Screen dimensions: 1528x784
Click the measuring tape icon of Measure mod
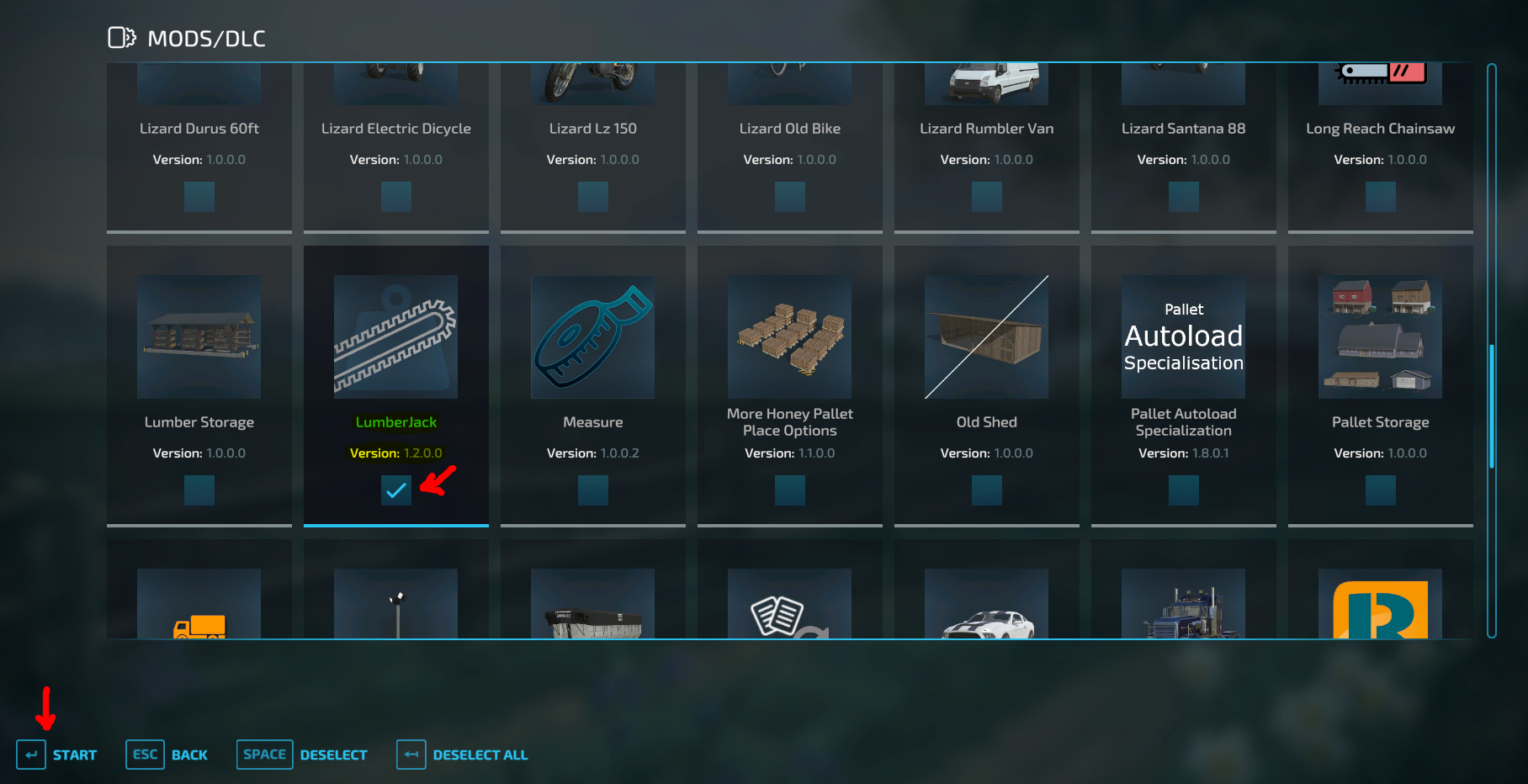point(592,336)
